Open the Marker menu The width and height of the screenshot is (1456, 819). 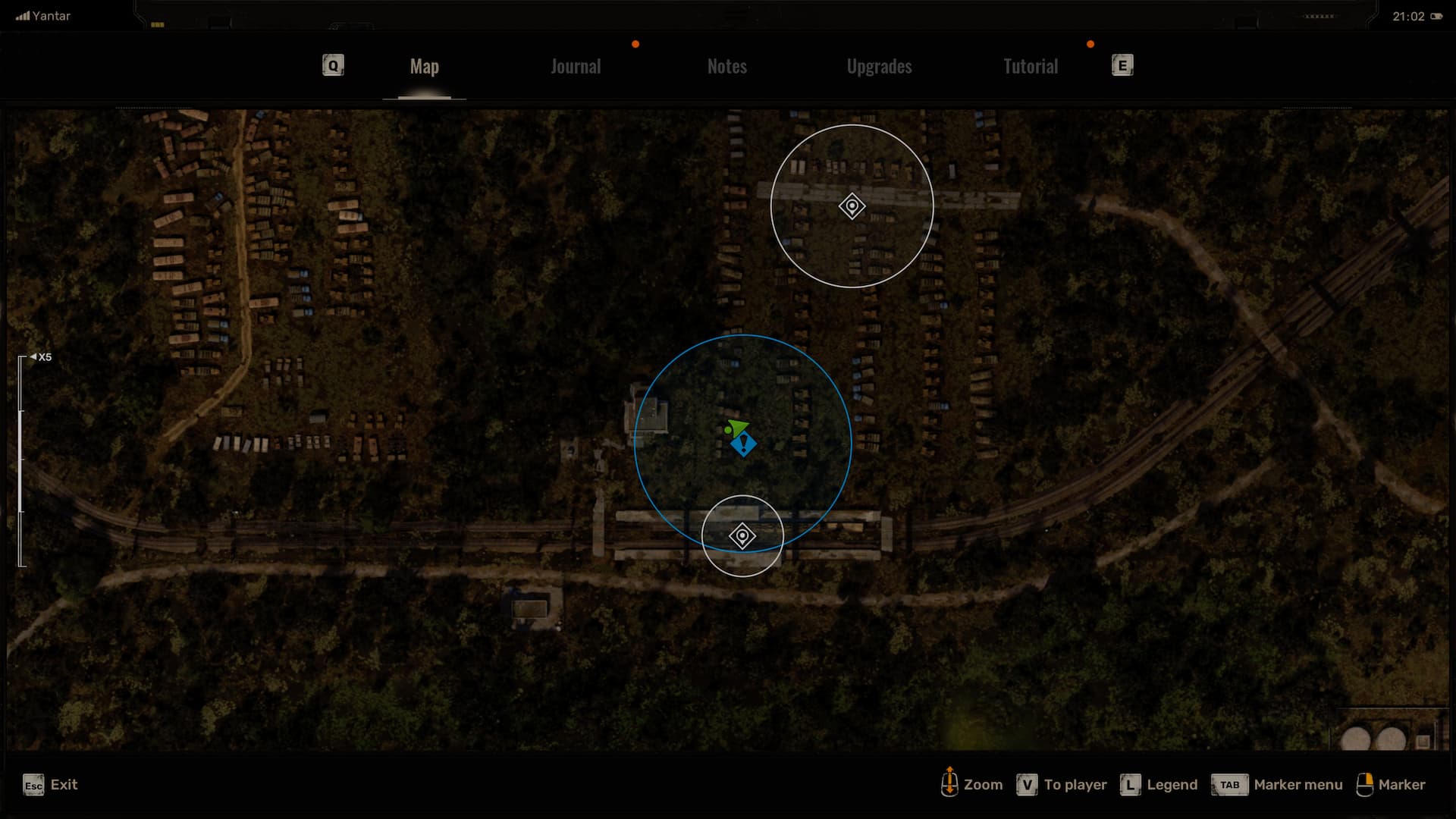(1277, 785)
